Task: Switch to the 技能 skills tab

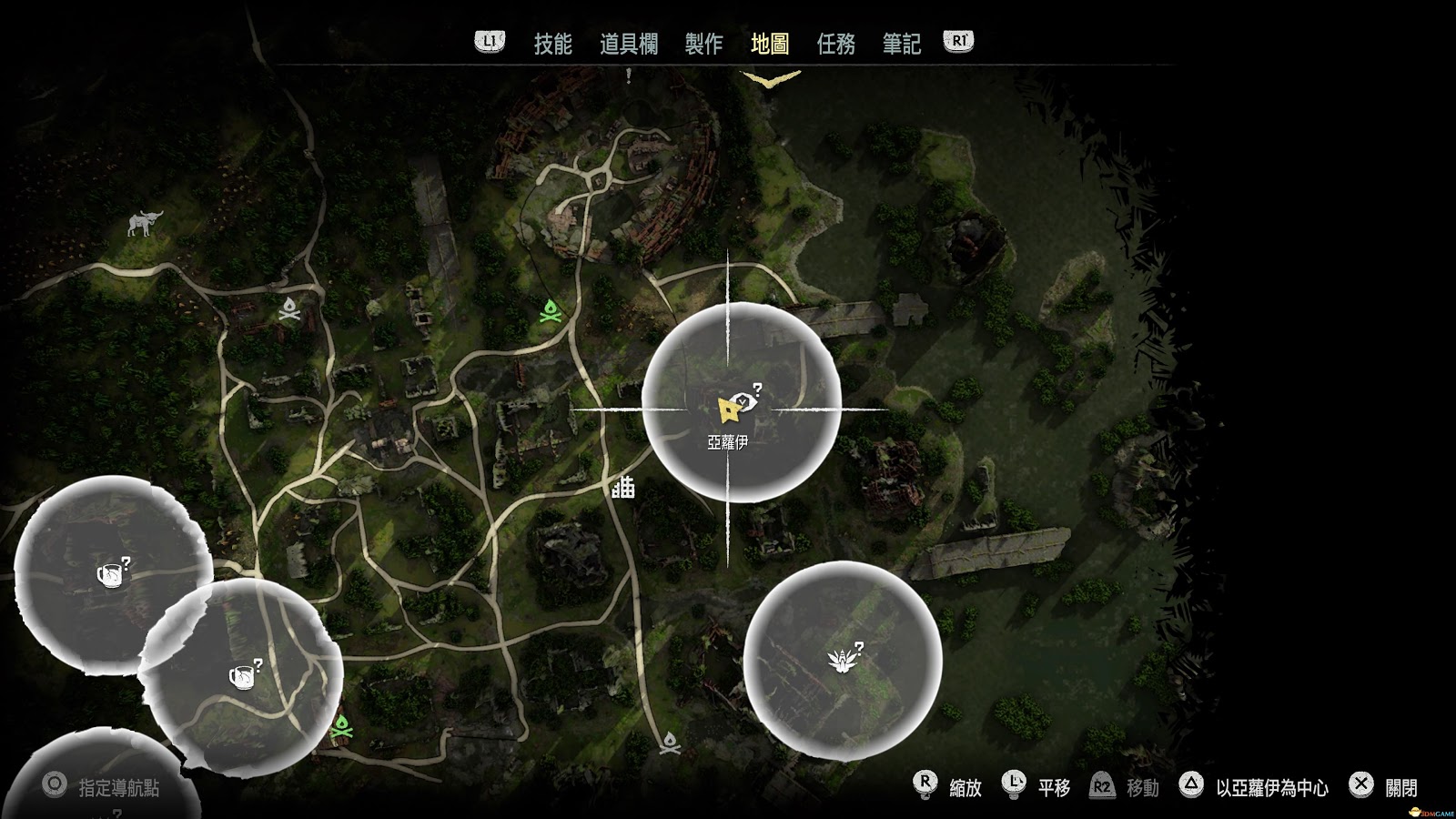Action: tap(552, 44)
